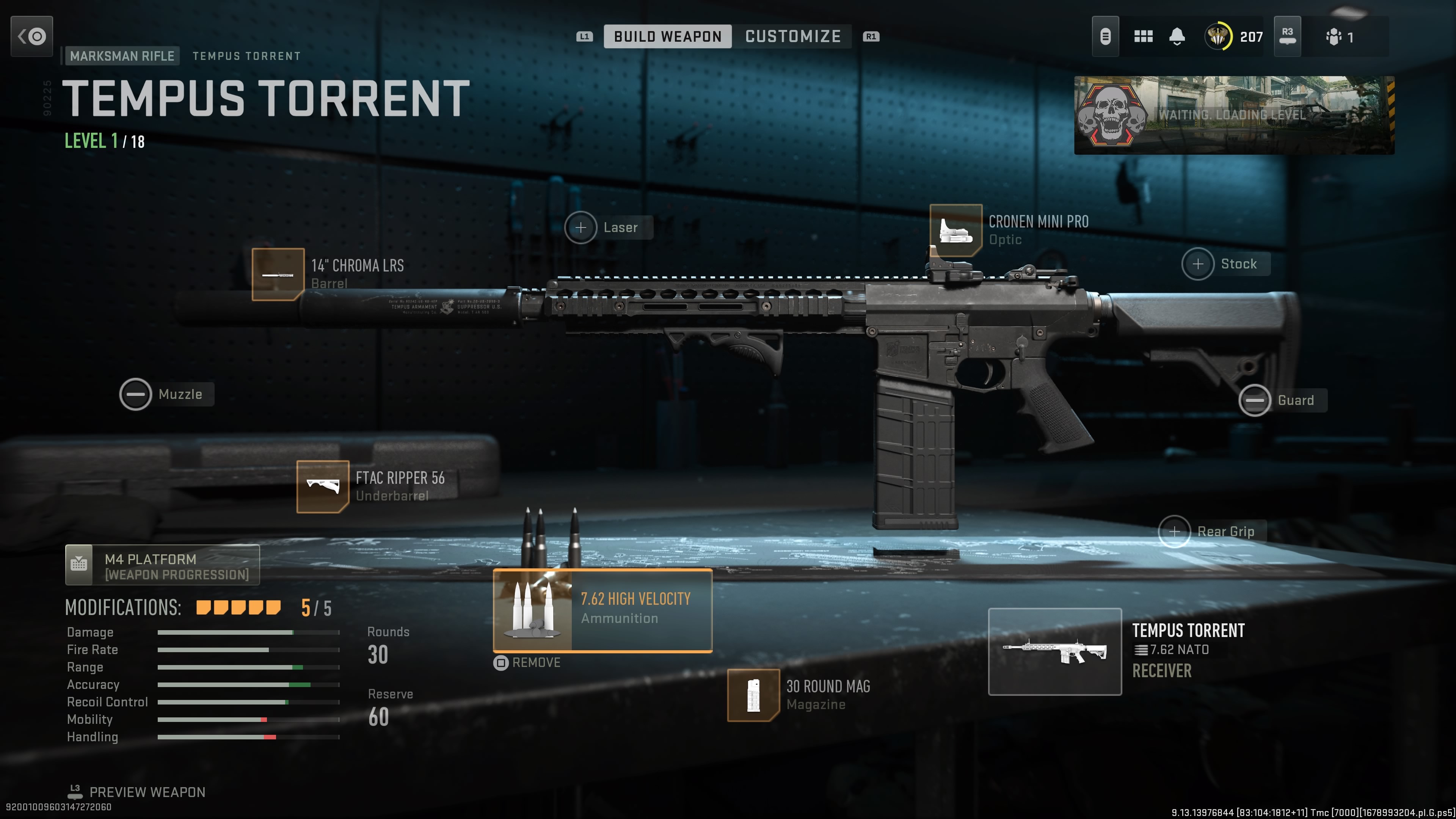Screen dimensions: 1456x819
Task: Switch to the Customize tab
Action: point(792,37)
